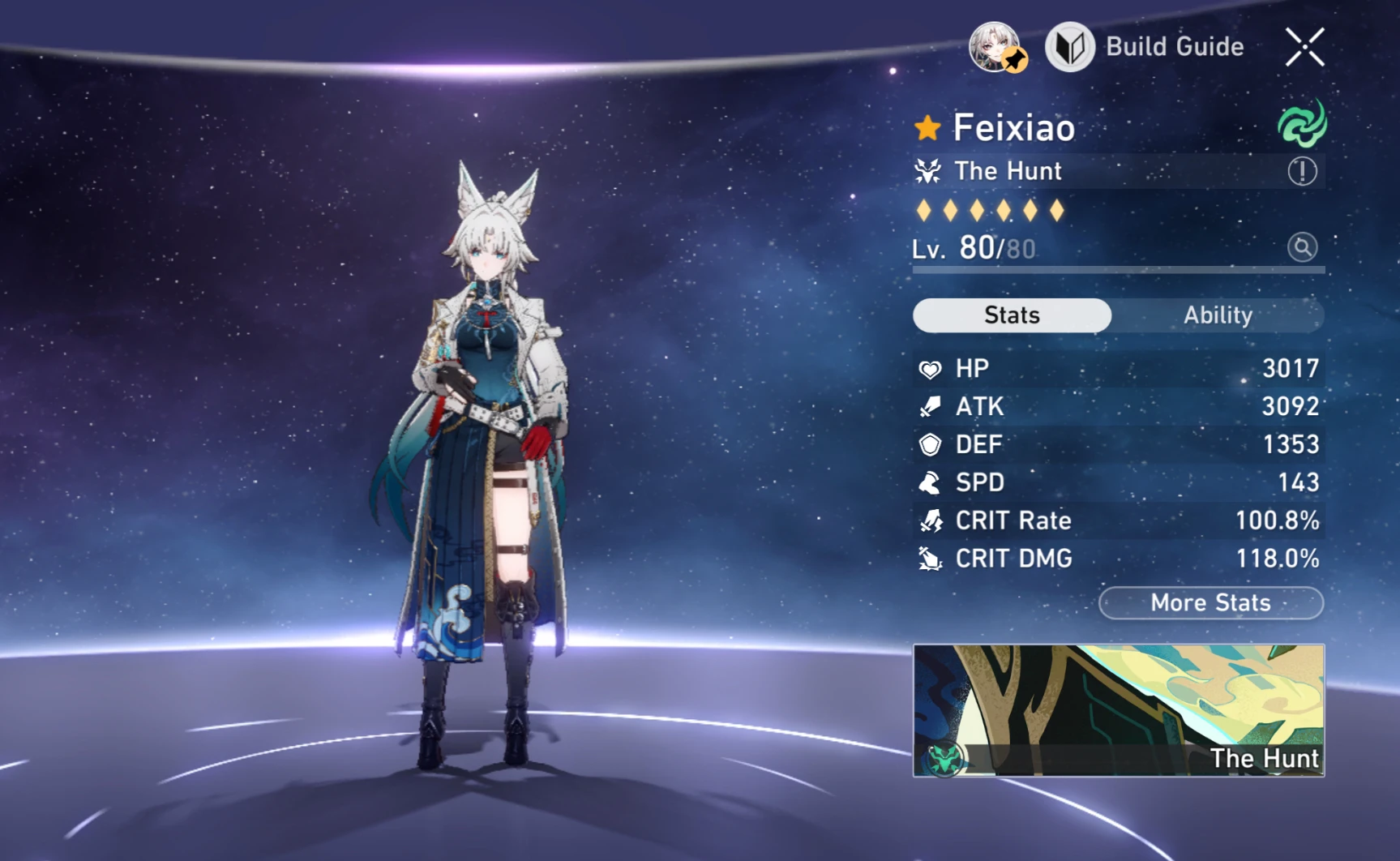The image size is (1400, 861).
Task: Click the exclamation info icon near The Hunt
Action: tap(1302, 171)
